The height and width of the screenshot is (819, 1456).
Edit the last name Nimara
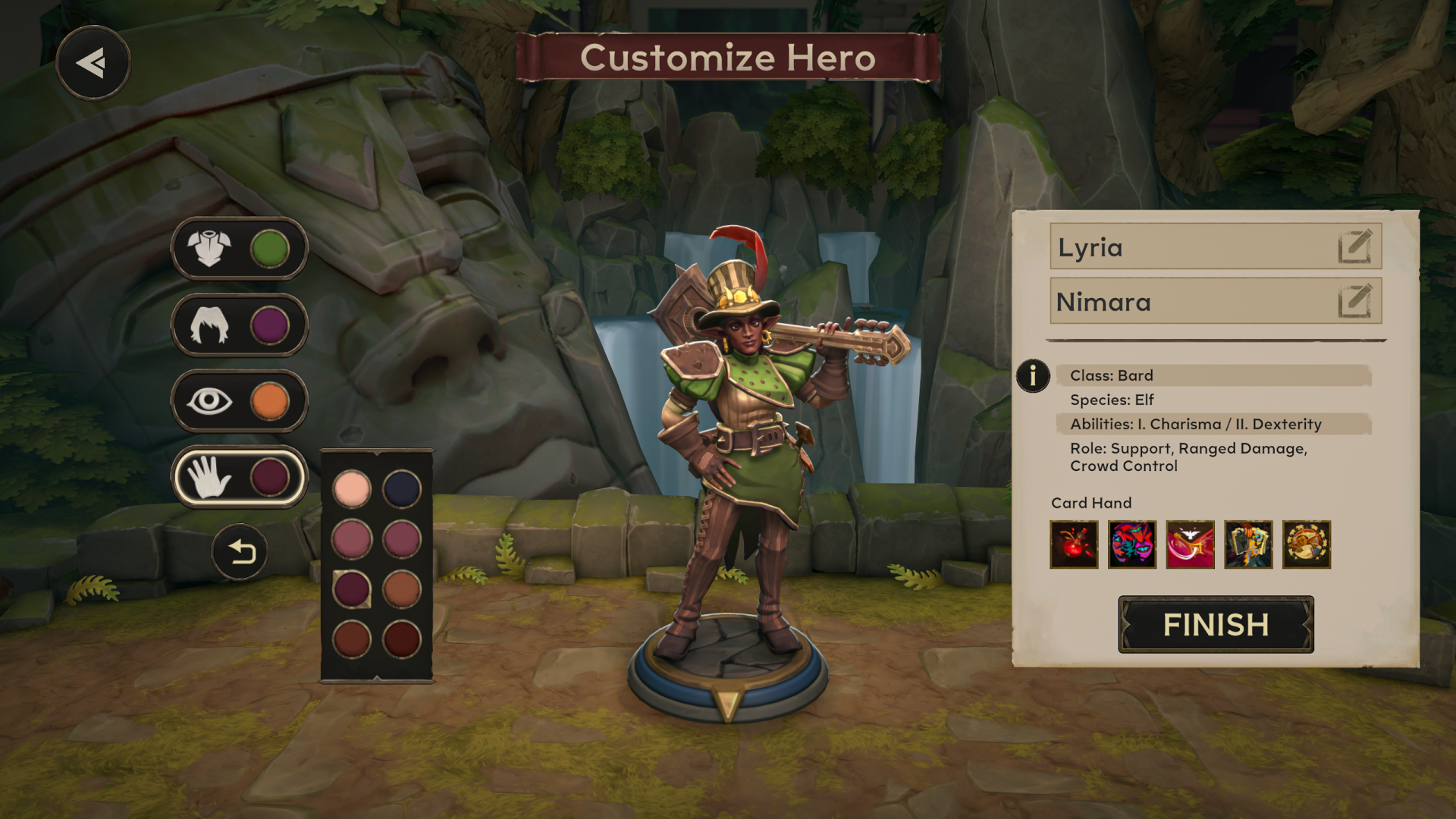pyautogui.click(x=1354, y=301)
